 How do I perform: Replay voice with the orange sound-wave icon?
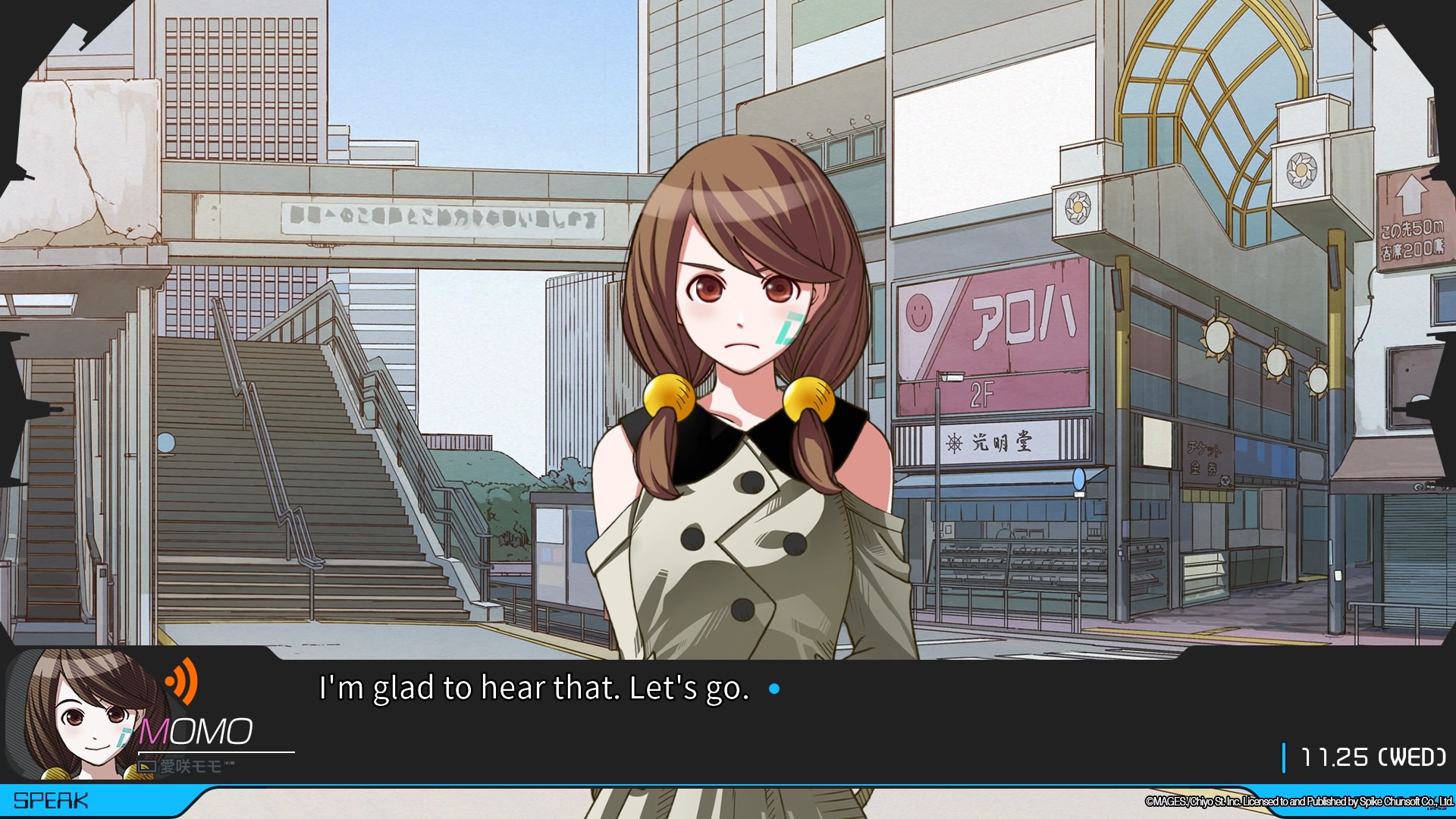coord(182,681)
